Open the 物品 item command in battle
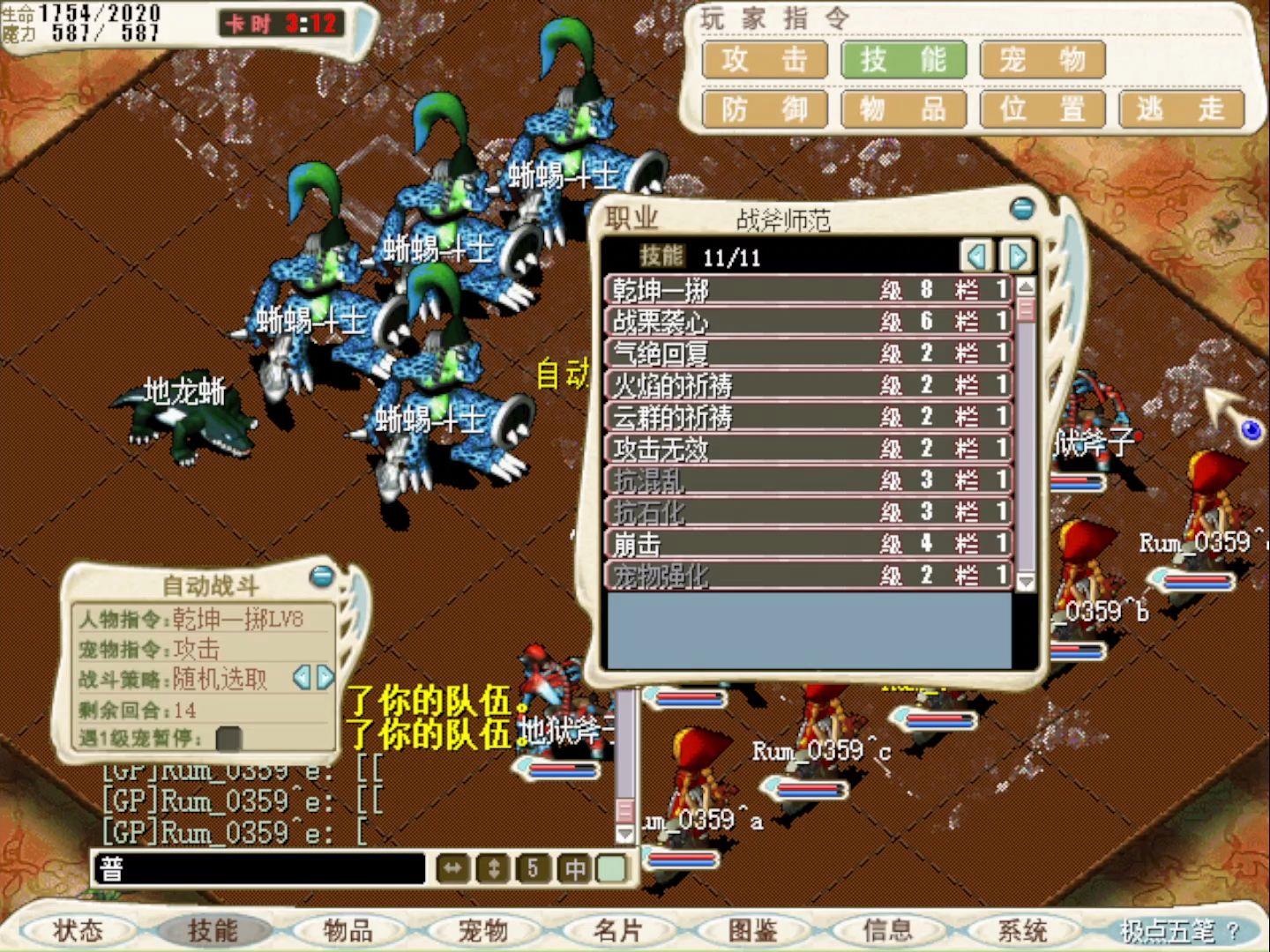 (903, 108)
